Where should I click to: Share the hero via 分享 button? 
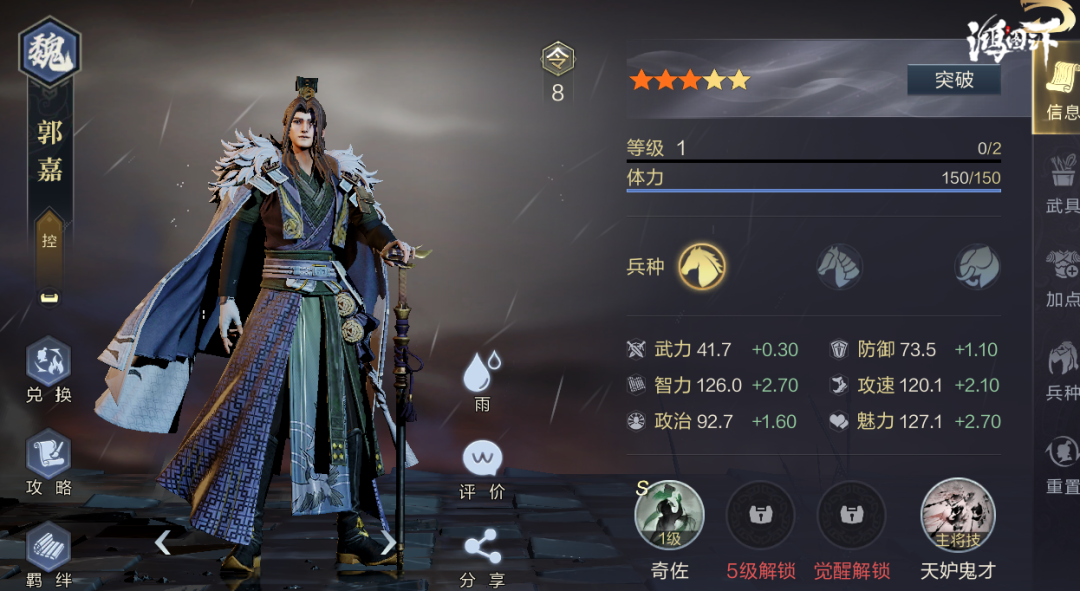tap(482, 556)
